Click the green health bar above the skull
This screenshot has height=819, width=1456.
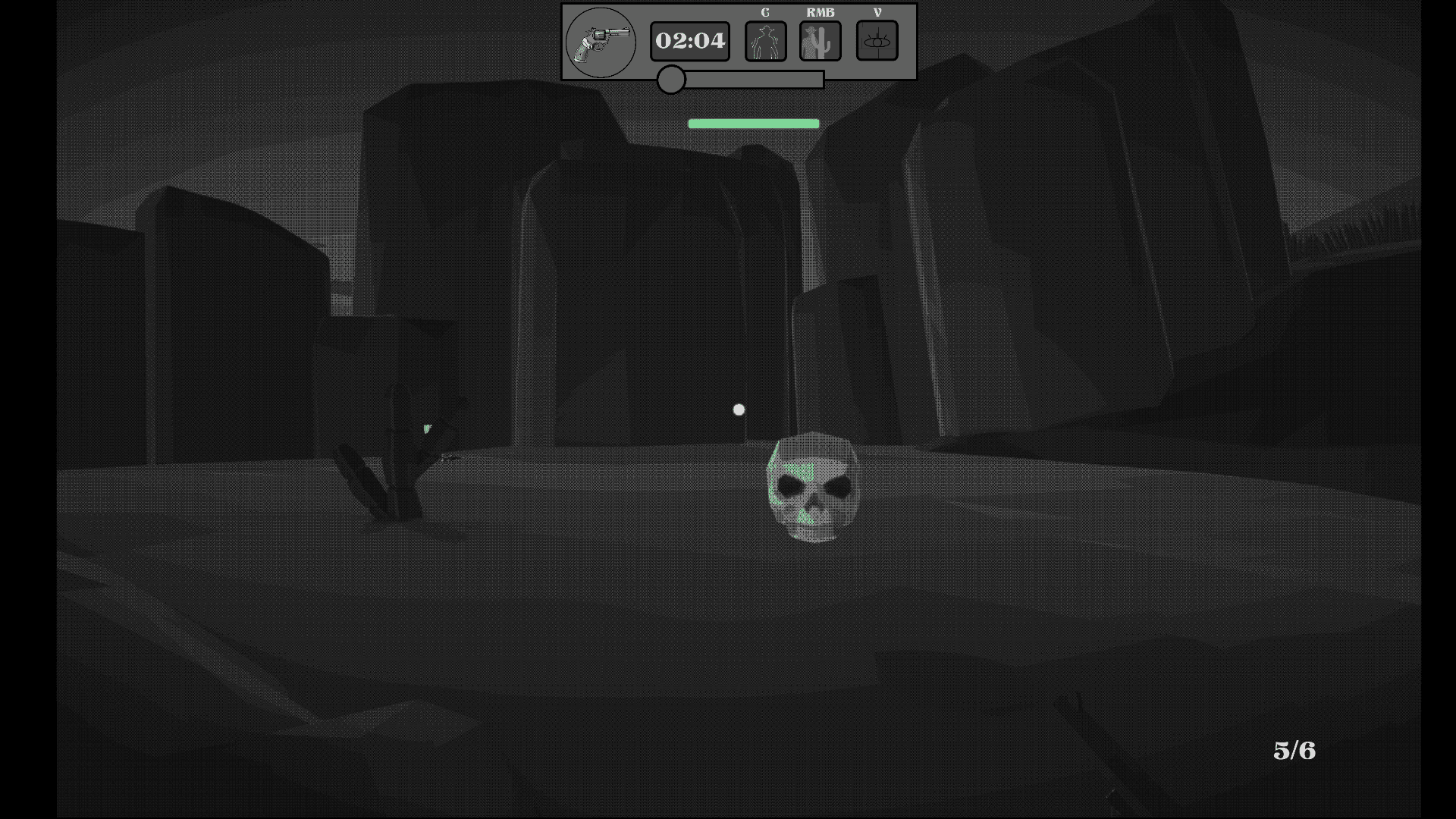click(x=753, y=123)
